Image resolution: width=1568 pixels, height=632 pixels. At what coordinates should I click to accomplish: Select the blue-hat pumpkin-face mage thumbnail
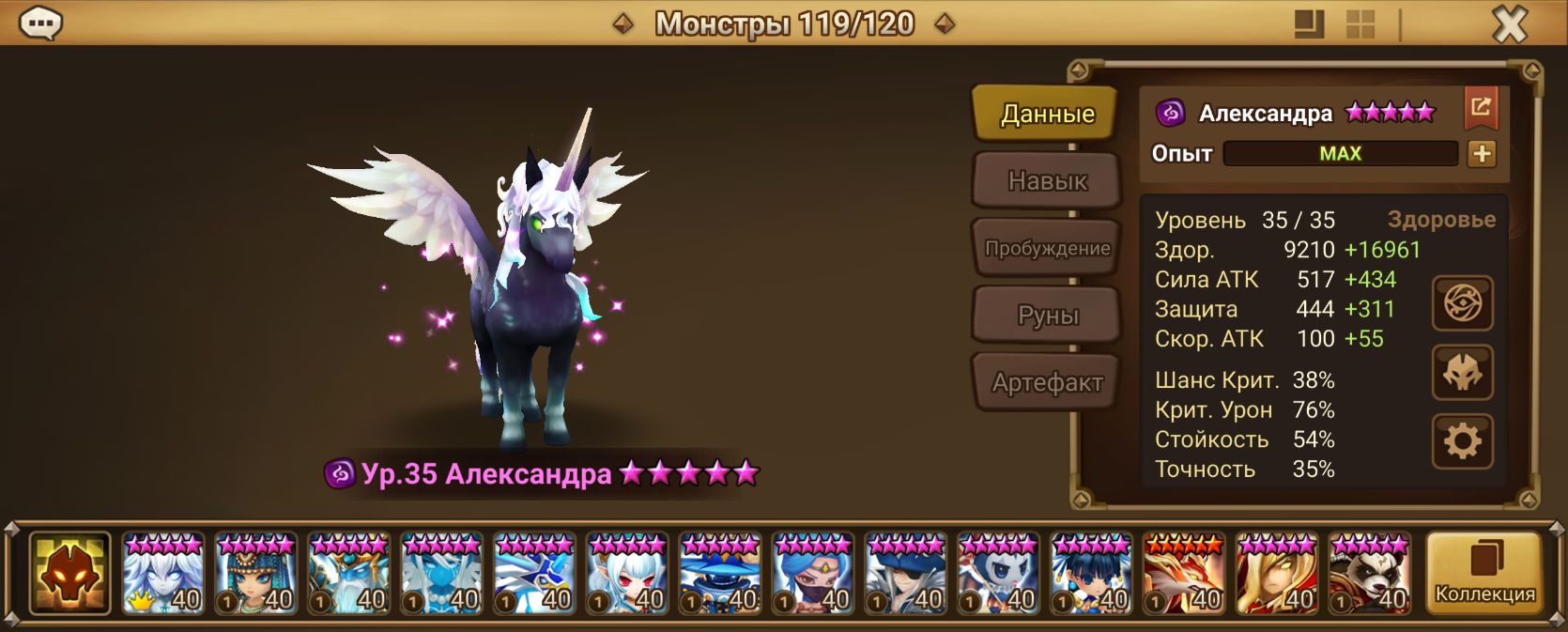point(720,573)
